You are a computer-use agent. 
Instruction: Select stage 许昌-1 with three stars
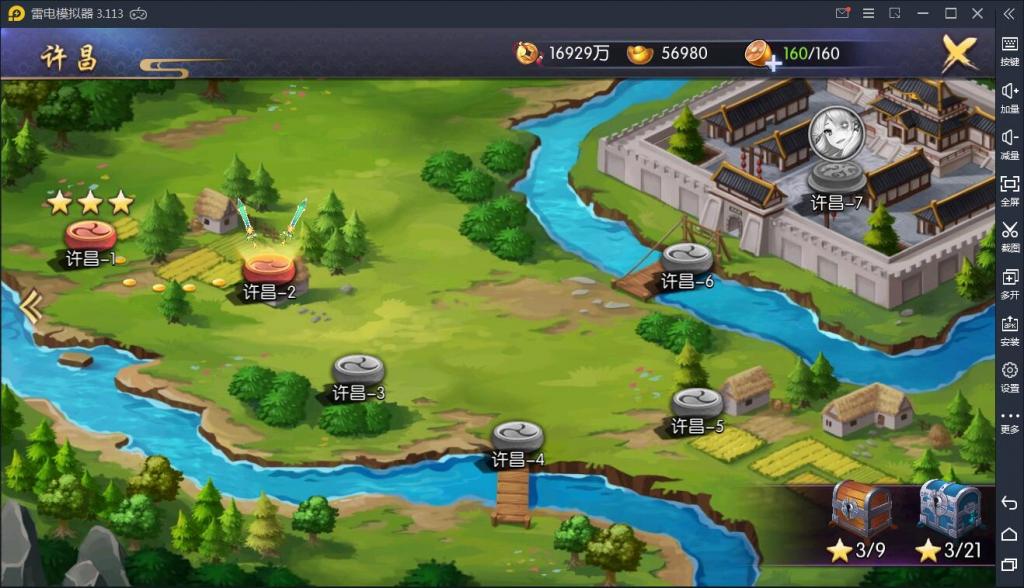pyautogui.click(x=91, y=237)
